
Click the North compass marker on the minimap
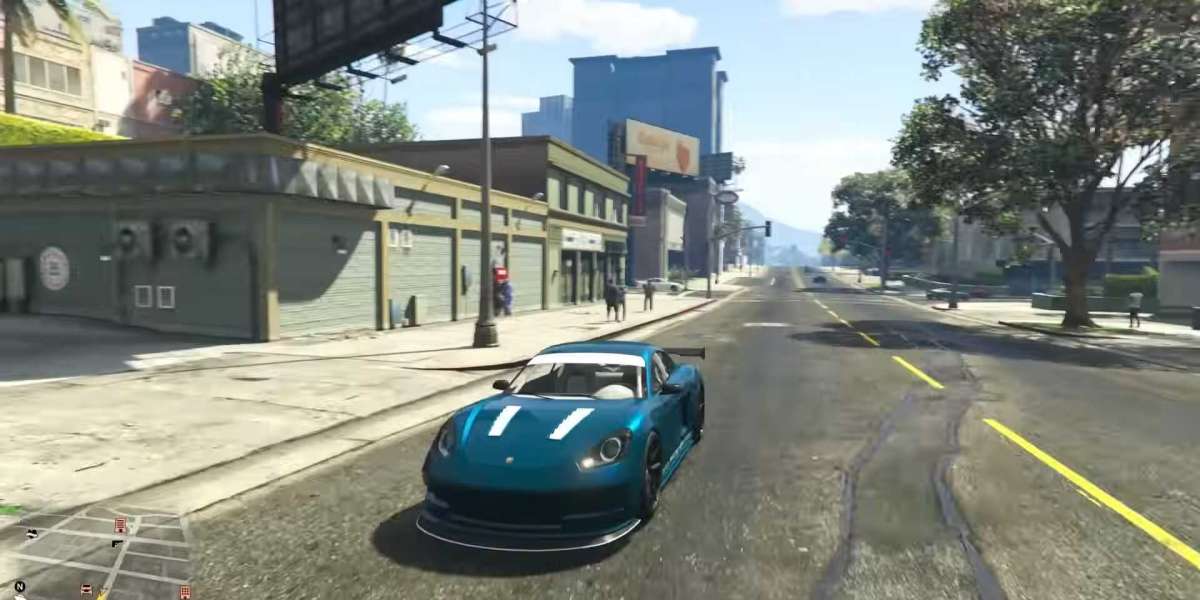tap(19, 585)
